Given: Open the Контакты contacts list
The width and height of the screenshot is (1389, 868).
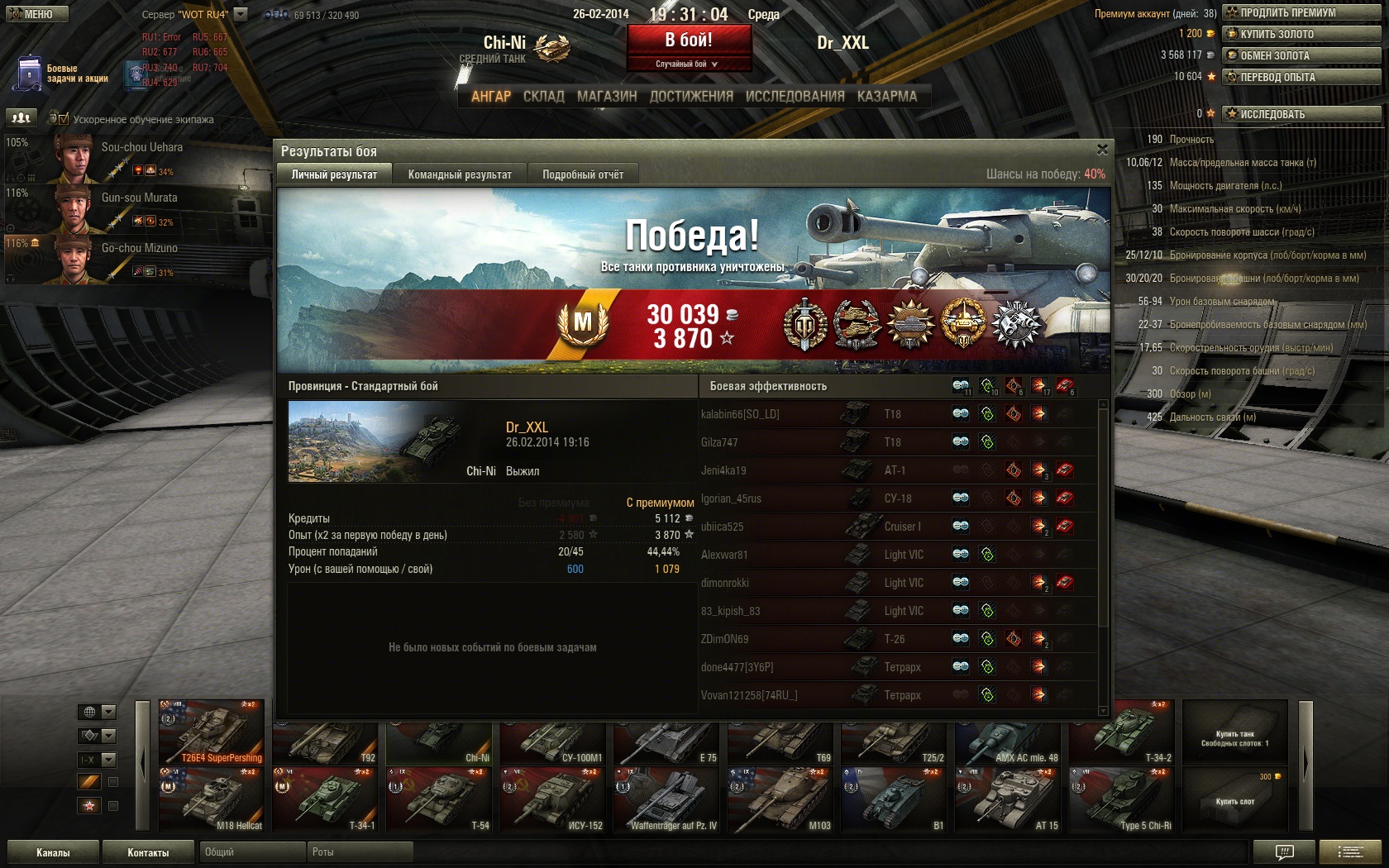Looking at the screenshot, I should pyautogui.click(x=148, y=852).
